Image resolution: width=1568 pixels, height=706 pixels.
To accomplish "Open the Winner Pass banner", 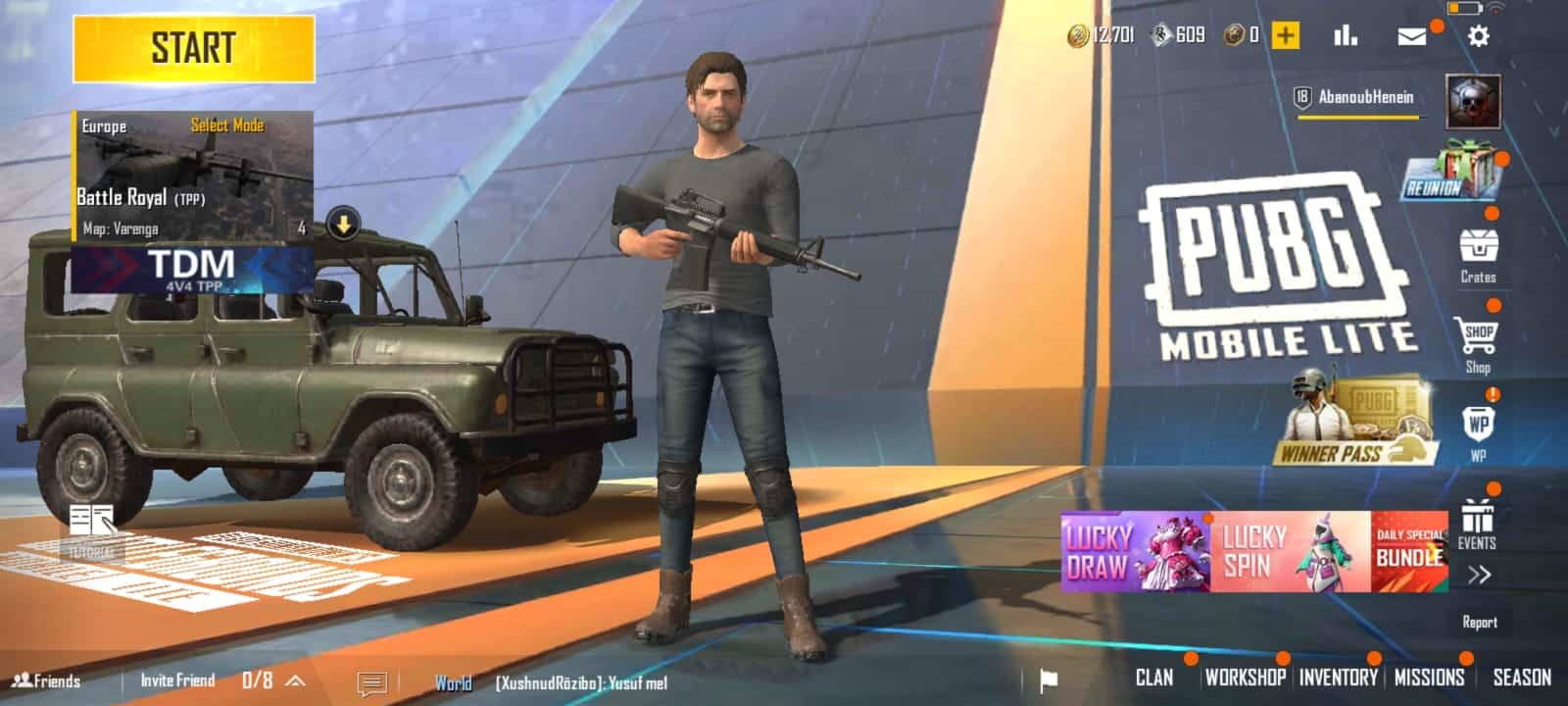I will pyautogui.click(x=1357, y=422).
